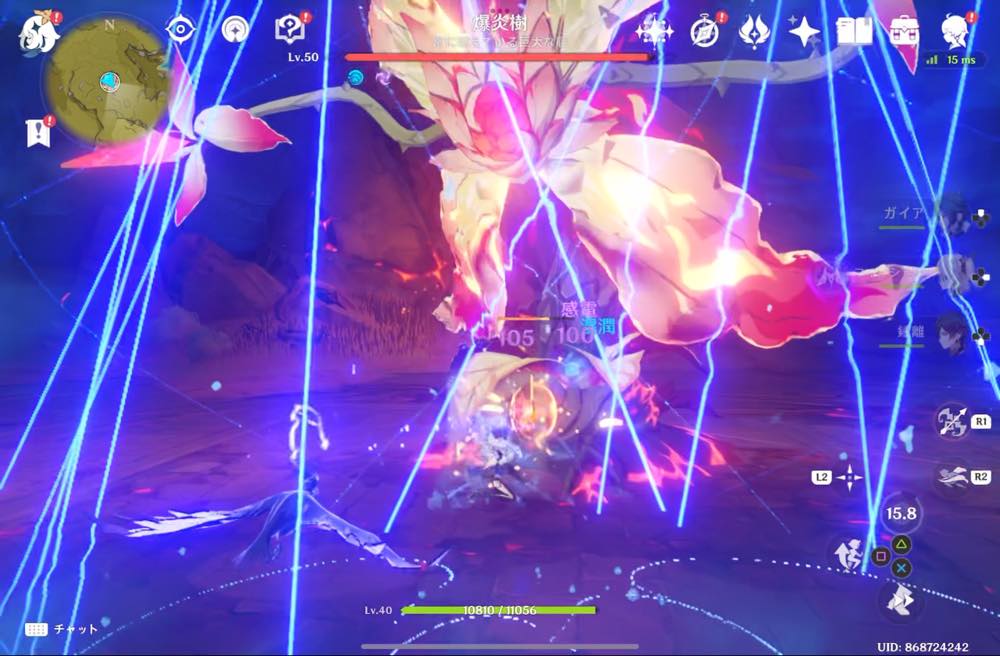Open the tutorial book icon with alert
The height and width of the screenshot is (656, 1000).
click(x=289, y=31)
